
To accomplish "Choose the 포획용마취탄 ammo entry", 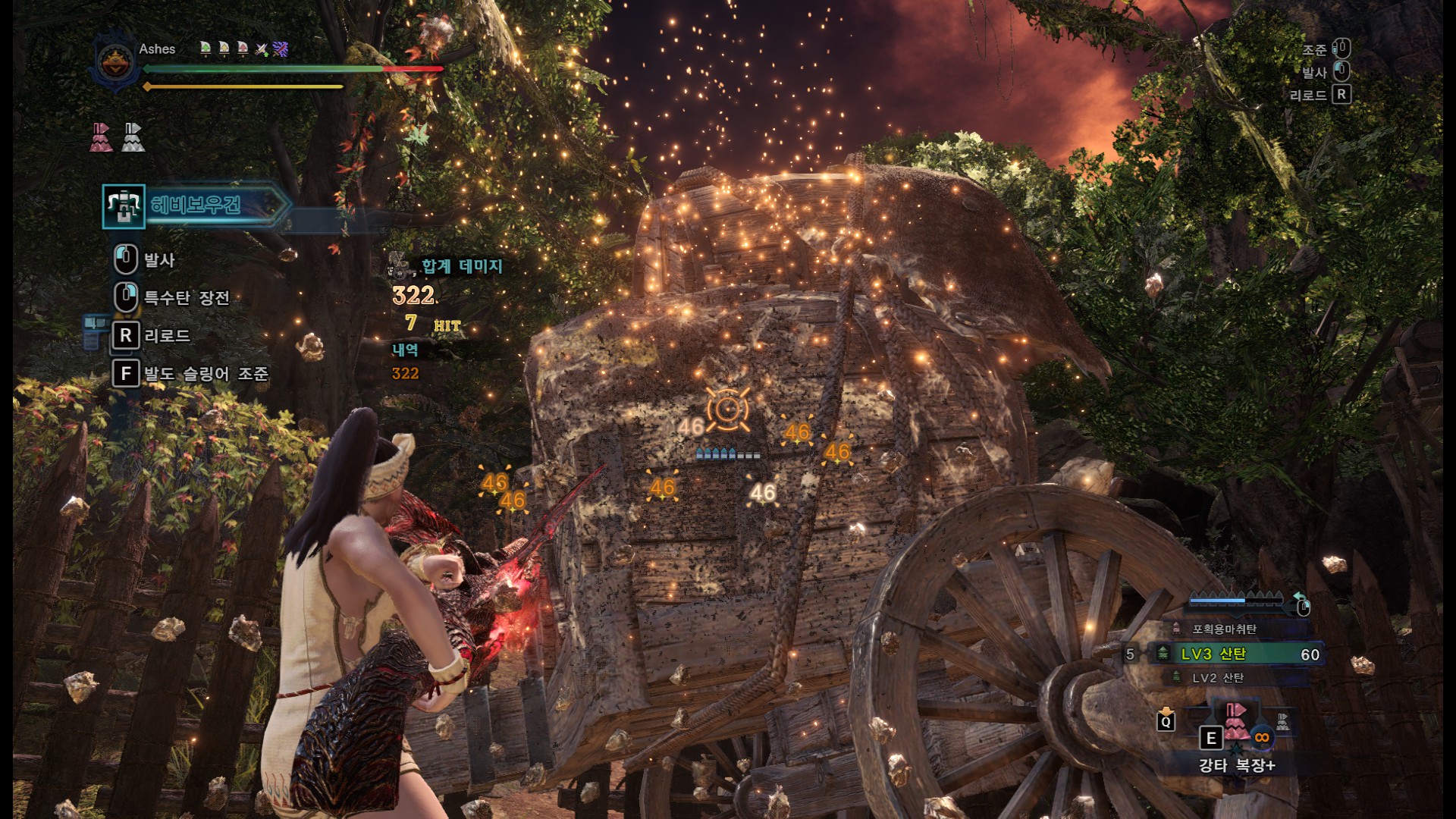I will click(1224, 629).
